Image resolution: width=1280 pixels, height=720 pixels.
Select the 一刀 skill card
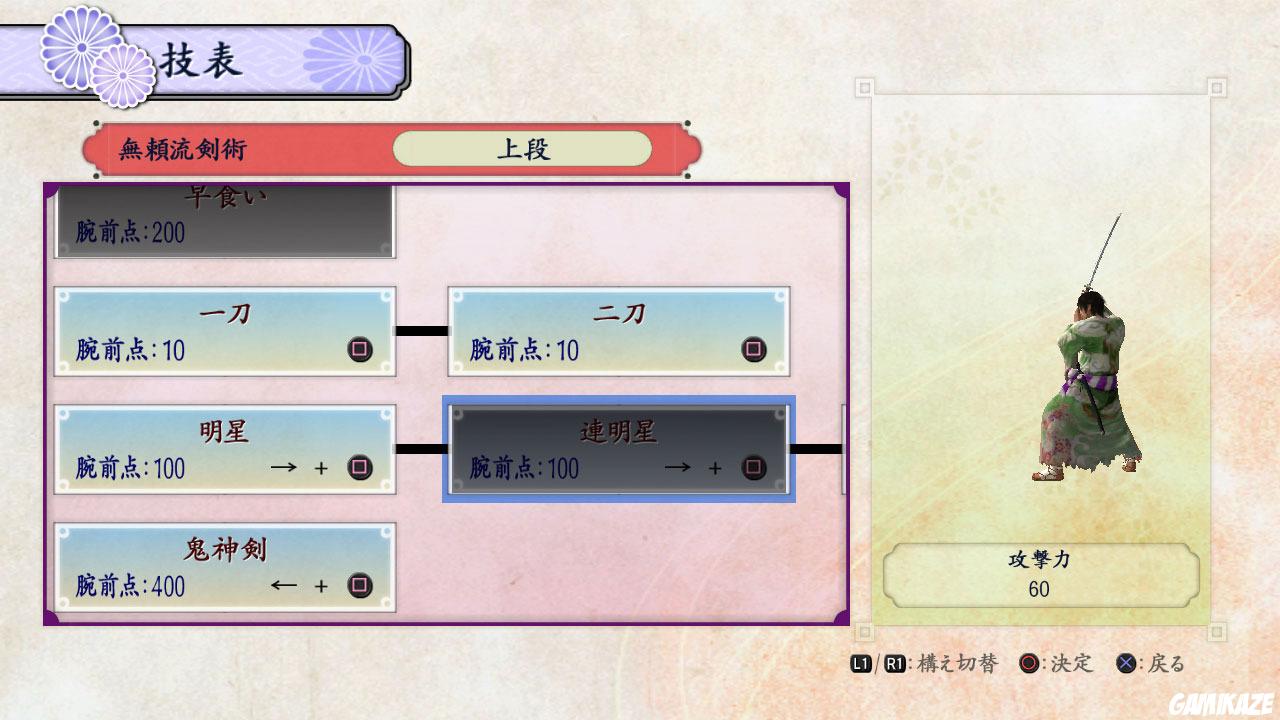pos(224,330)
